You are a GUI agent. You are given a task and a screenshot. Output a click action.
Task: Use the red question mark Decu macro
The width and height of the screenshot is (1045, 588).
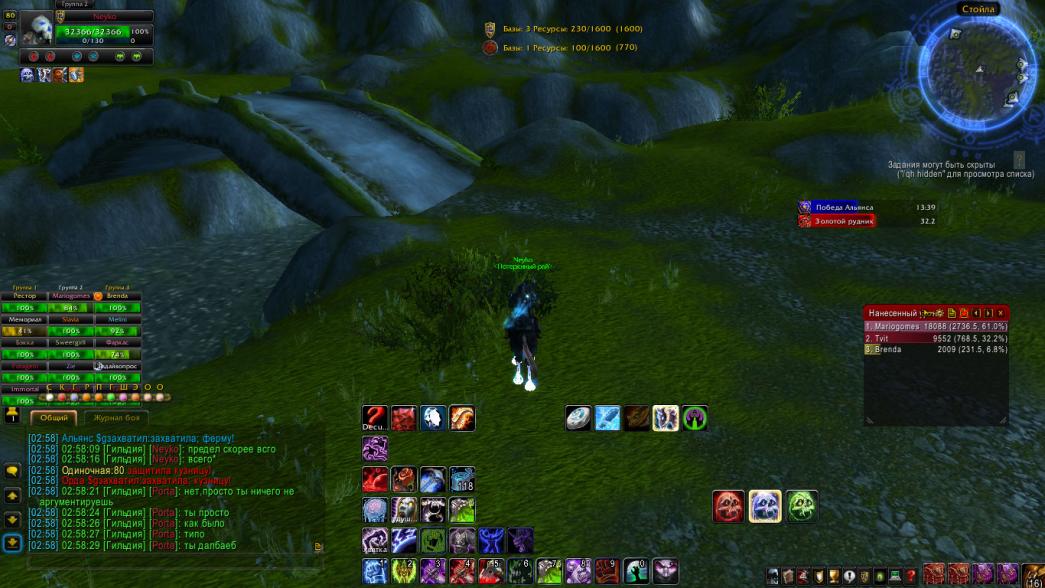coord(375,418)
